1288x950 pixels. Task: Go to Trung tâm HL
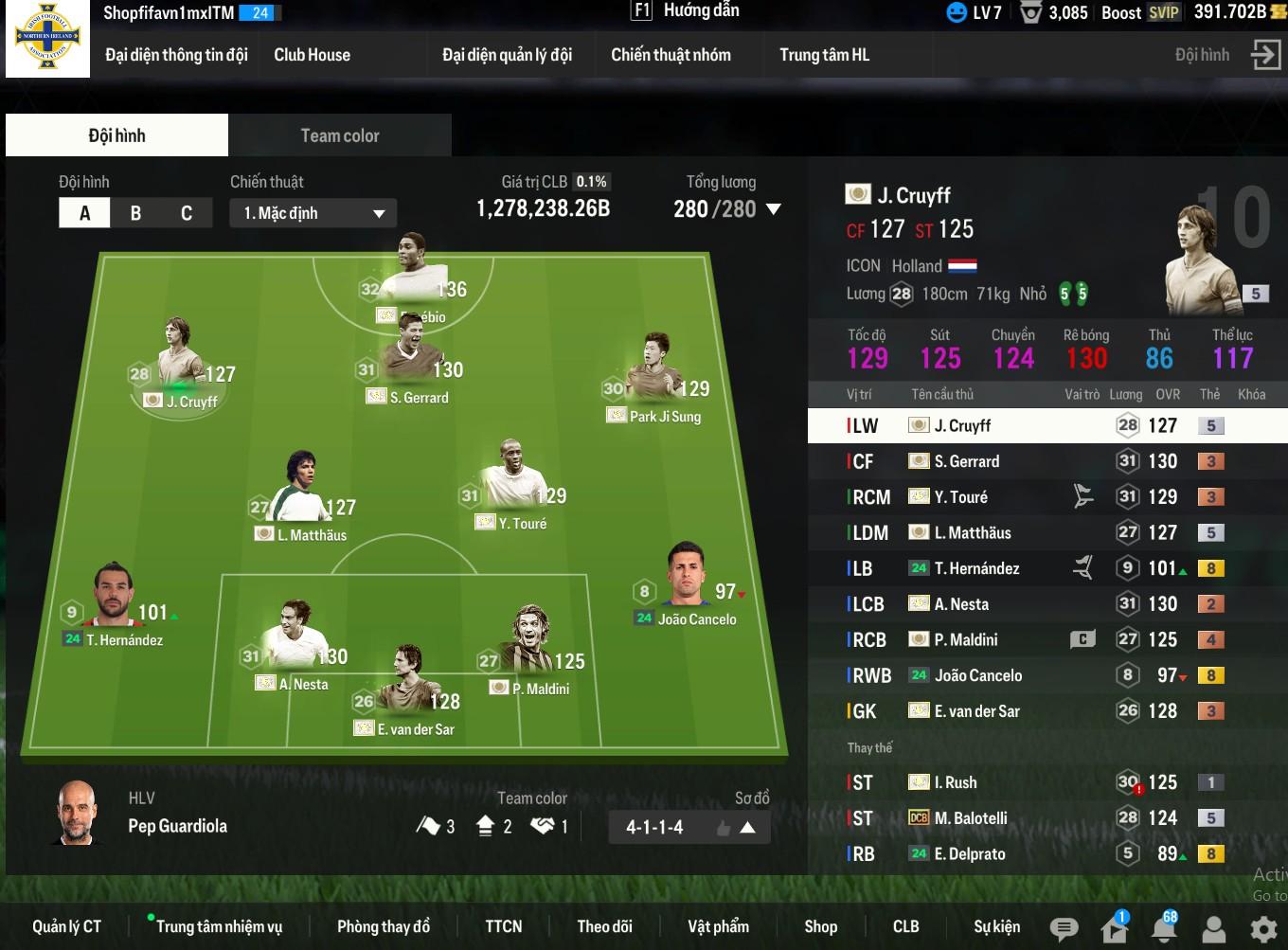824,55
